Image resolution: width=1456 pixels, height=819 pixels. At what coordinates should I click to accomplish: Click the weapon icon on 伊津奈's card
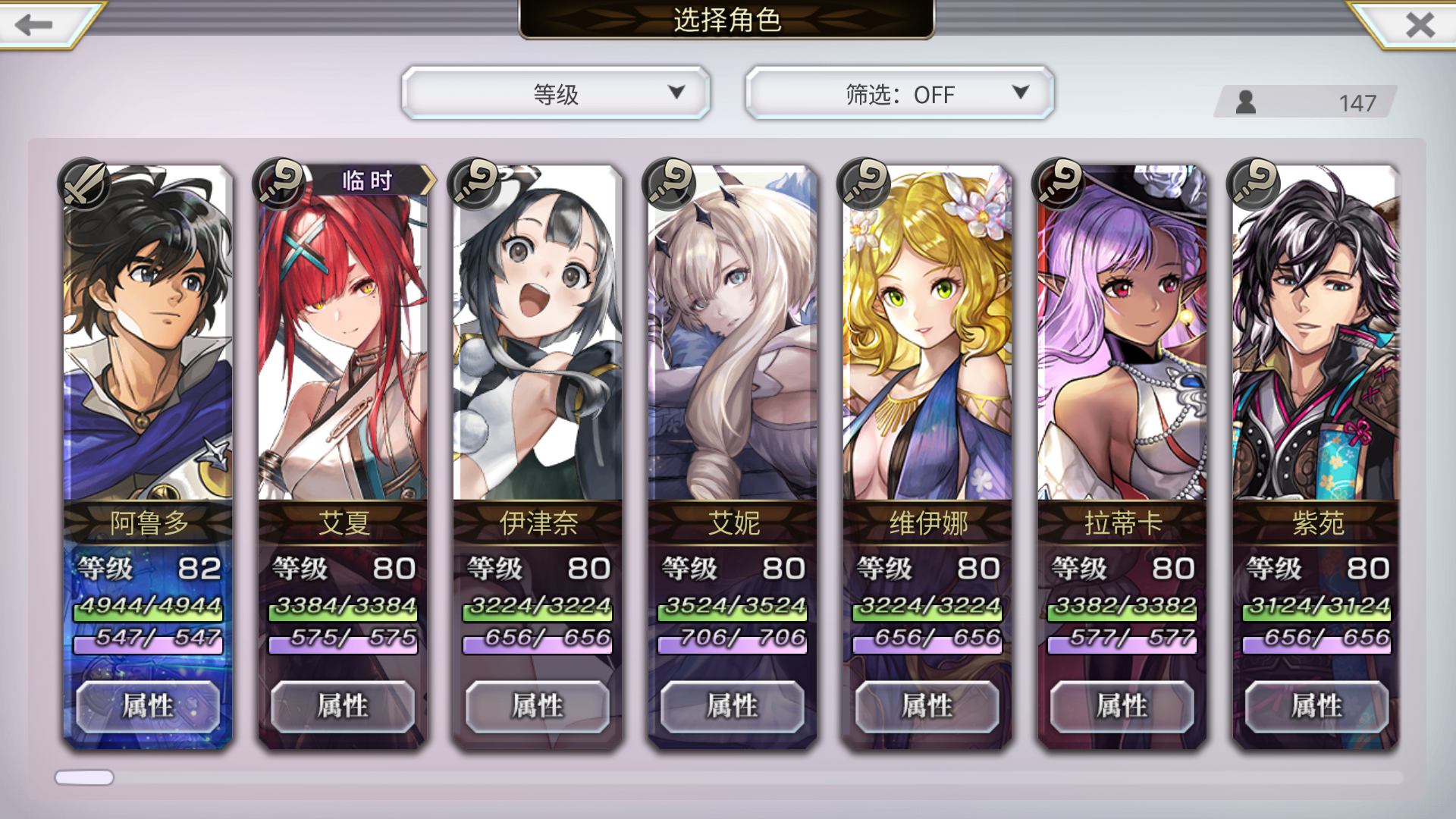tap(474, 184)
